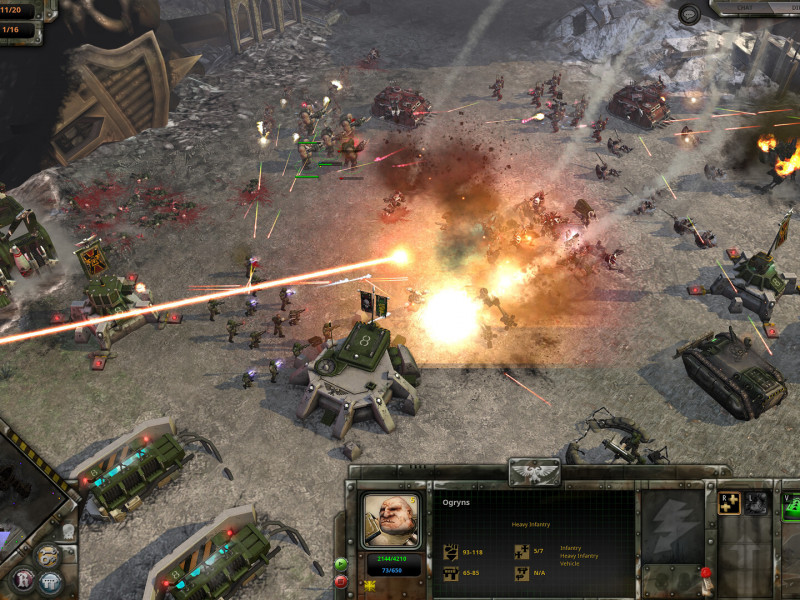This screenshot has width=800, height=600.
Task: Click the small red round button
Action: (341, 580)
